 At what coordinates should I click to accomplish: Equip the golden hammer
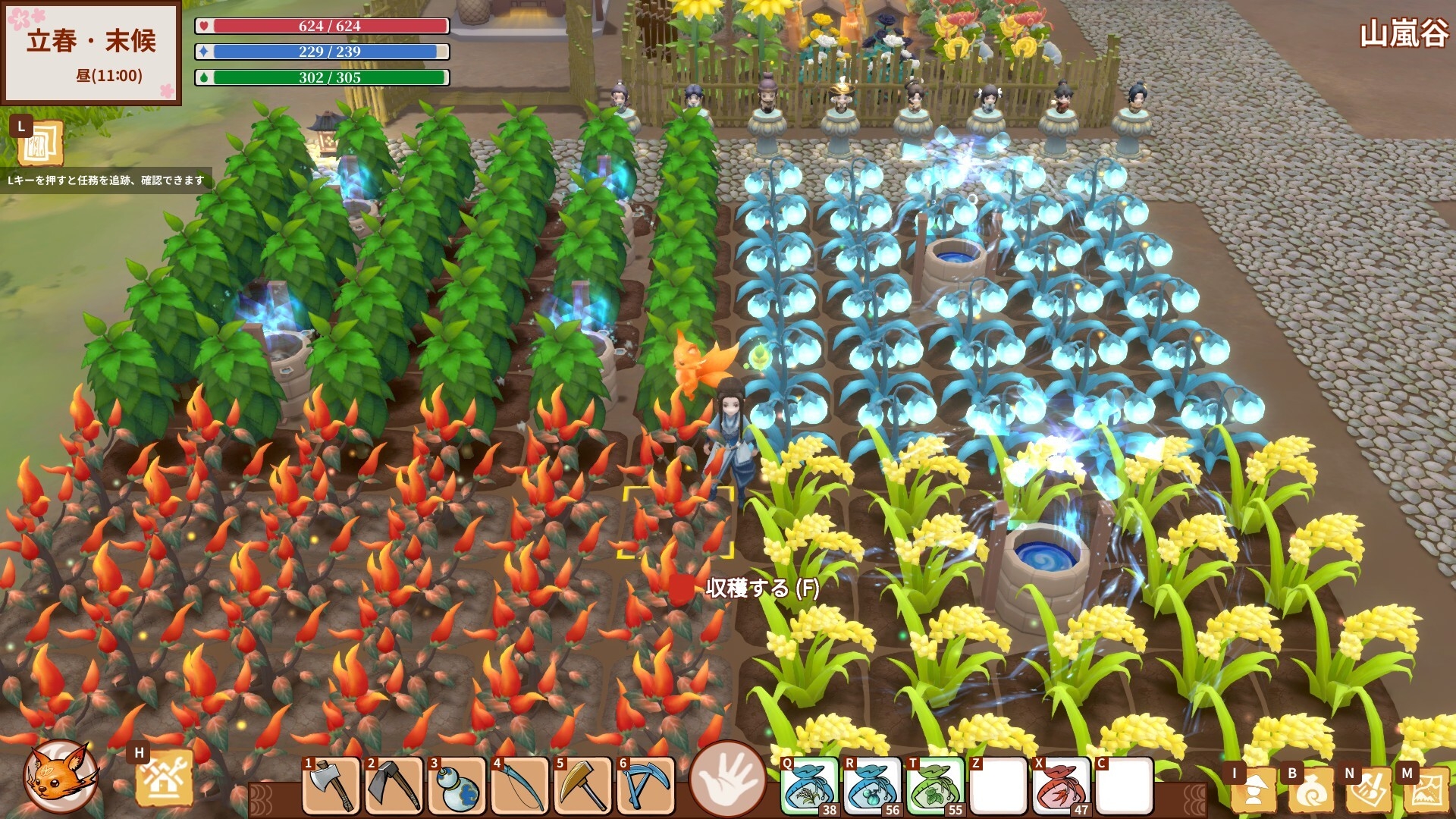(583, 786)
